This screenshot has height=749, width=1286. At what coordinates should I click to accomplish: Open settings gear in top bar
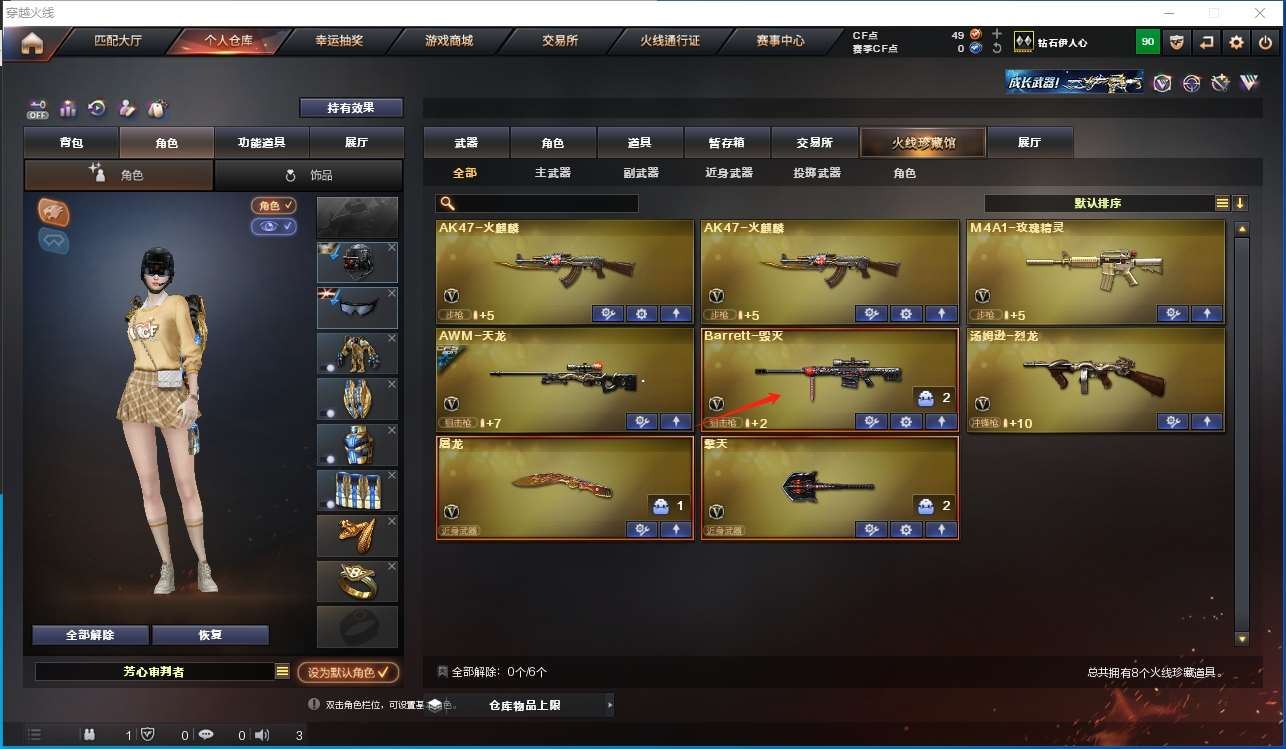[1237, 42]
